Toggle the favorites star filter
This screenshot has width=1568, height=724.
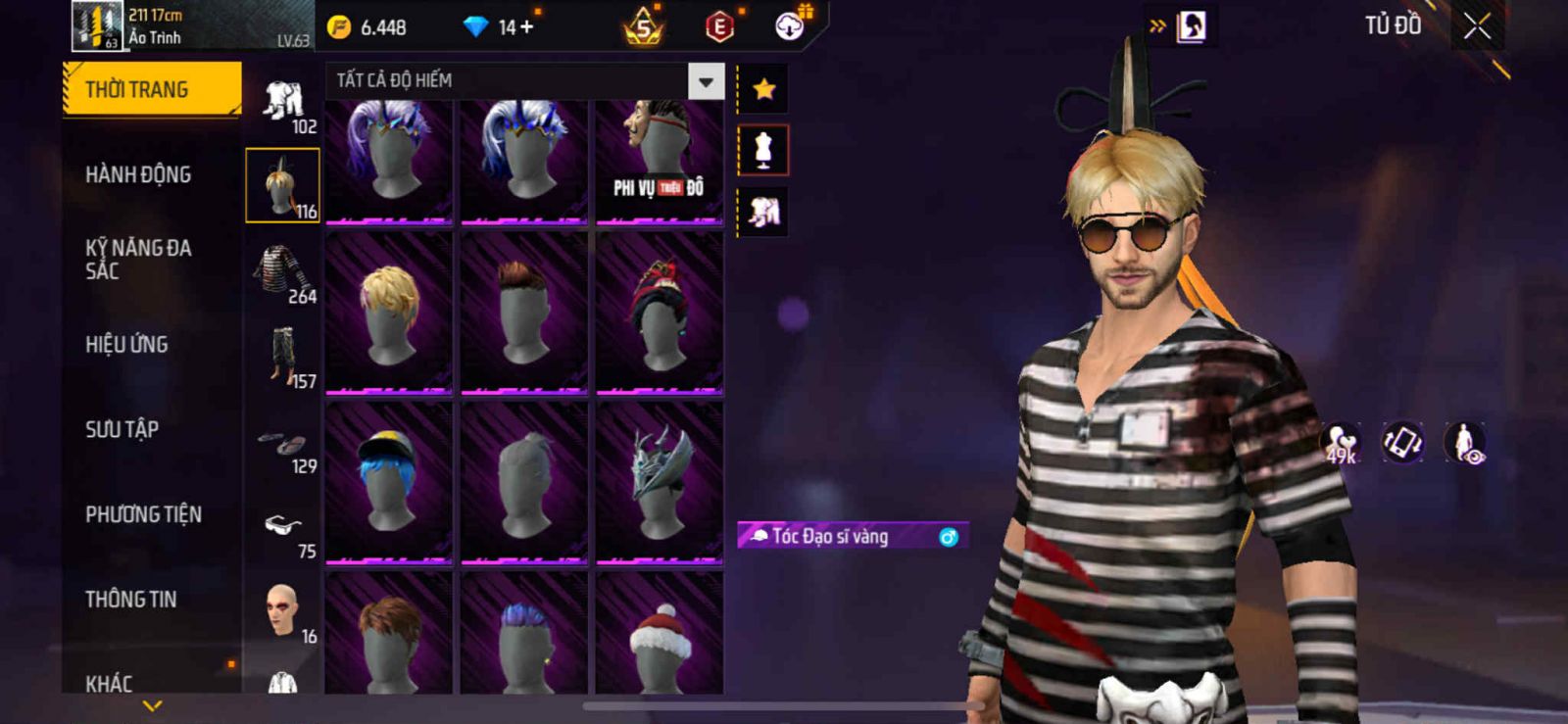pyautogui.click(x=763, y=90)
